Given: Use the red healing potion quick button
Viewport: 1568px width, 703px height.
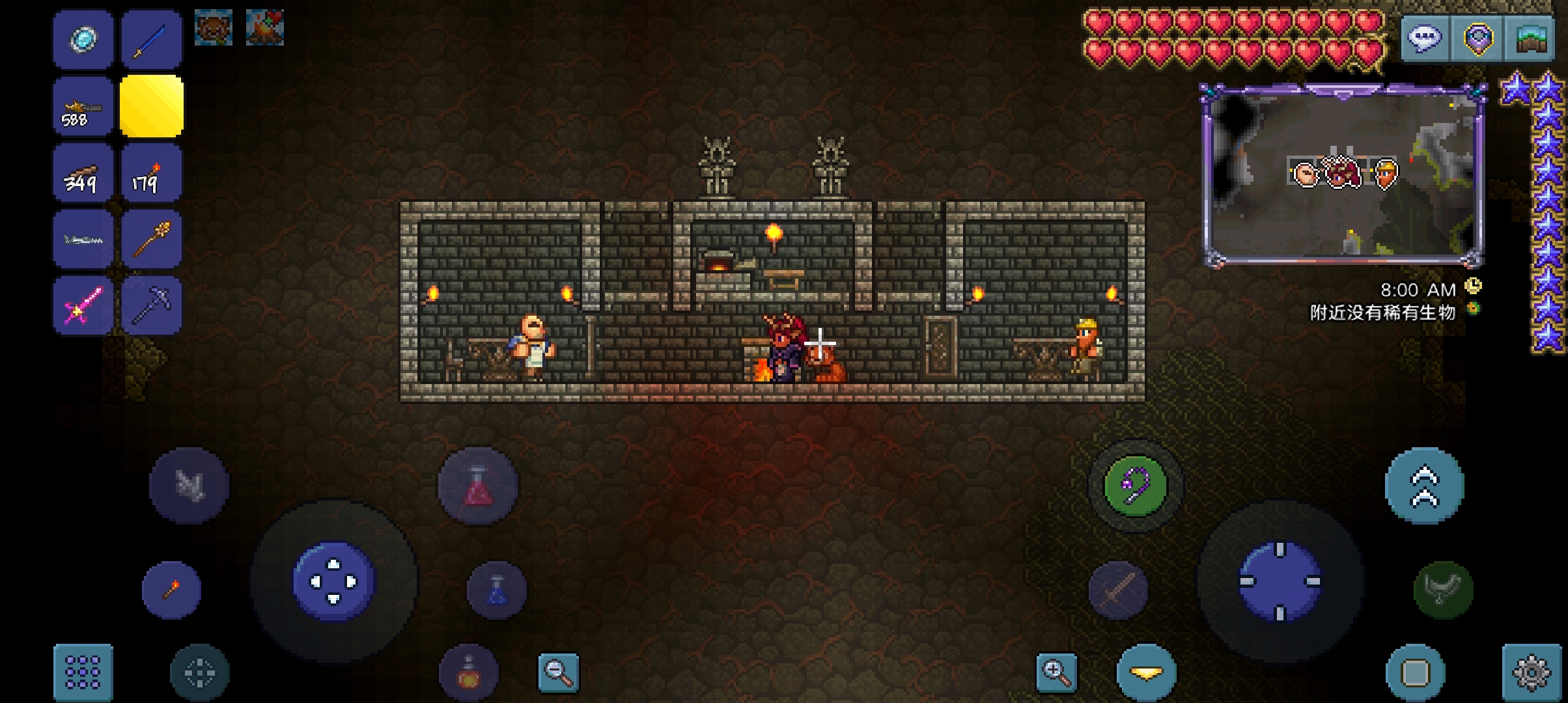Looking at the screenshot, I should pyautogui.click(x=478, y=486).
